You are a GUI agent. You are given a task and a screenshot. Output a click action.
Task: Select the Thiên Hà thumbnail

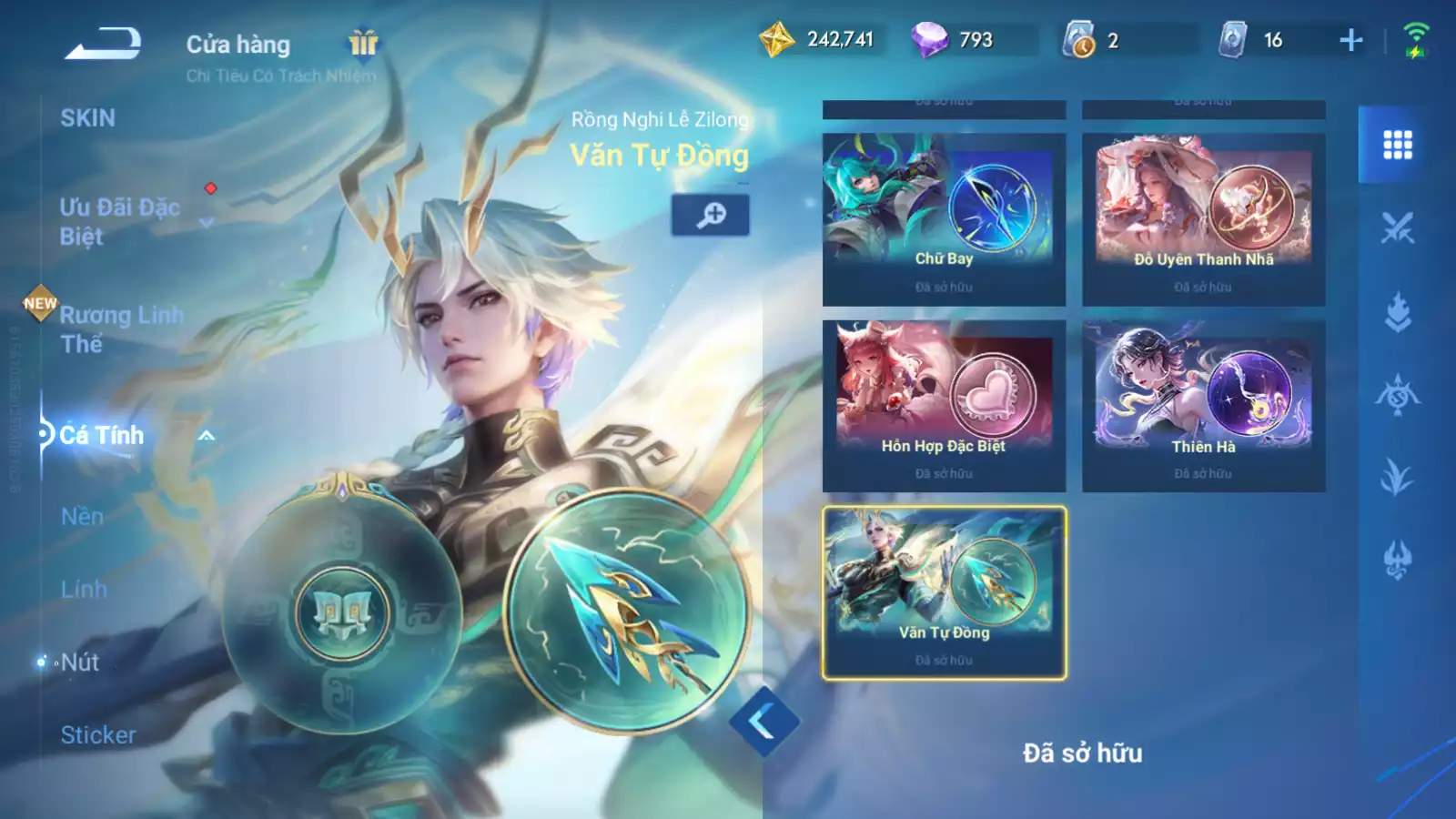click(1203, 391)
